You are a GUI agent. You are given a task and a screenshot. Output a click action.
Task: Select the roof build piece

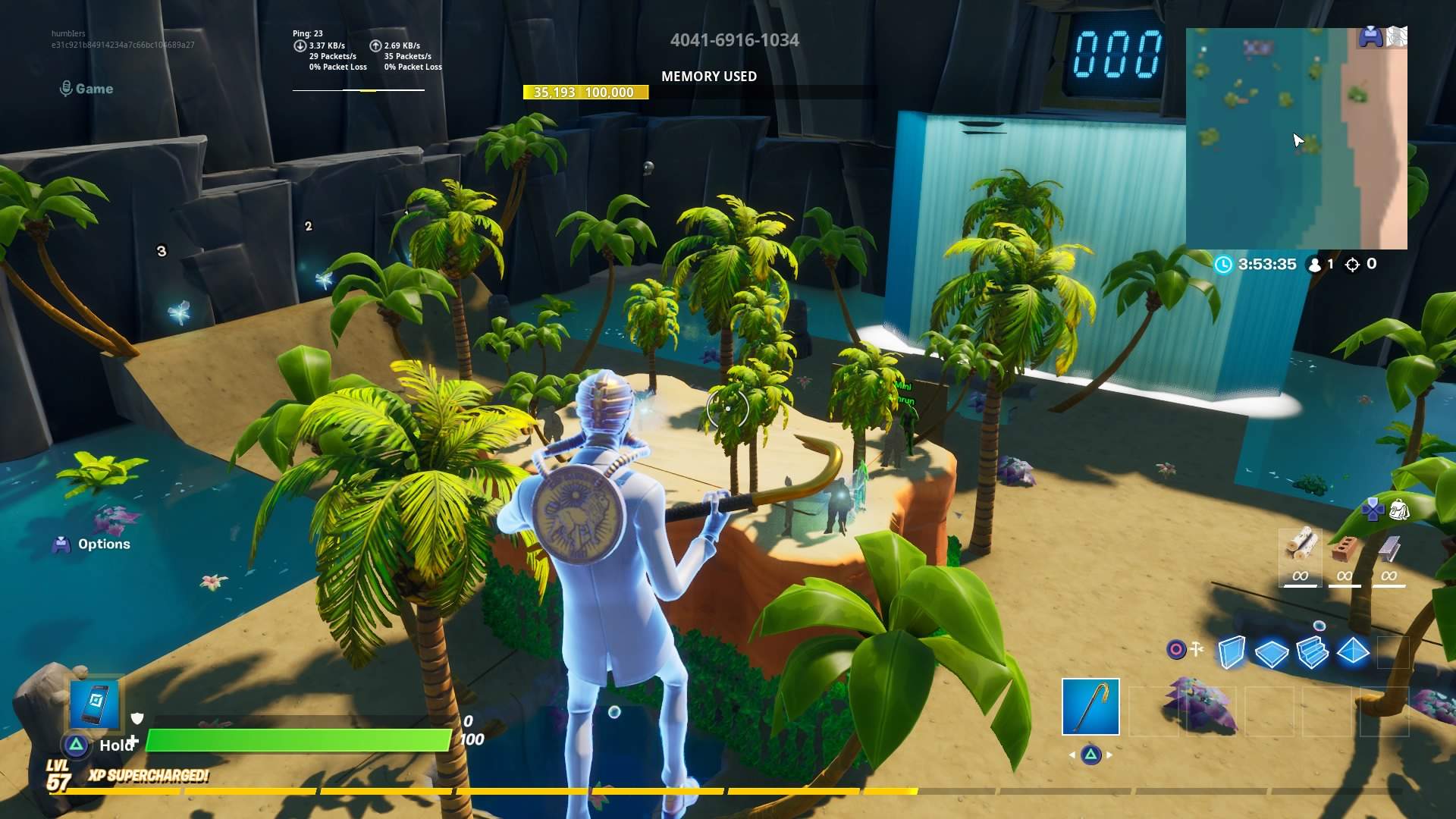pyautogui.click(x=1354, y=651)
